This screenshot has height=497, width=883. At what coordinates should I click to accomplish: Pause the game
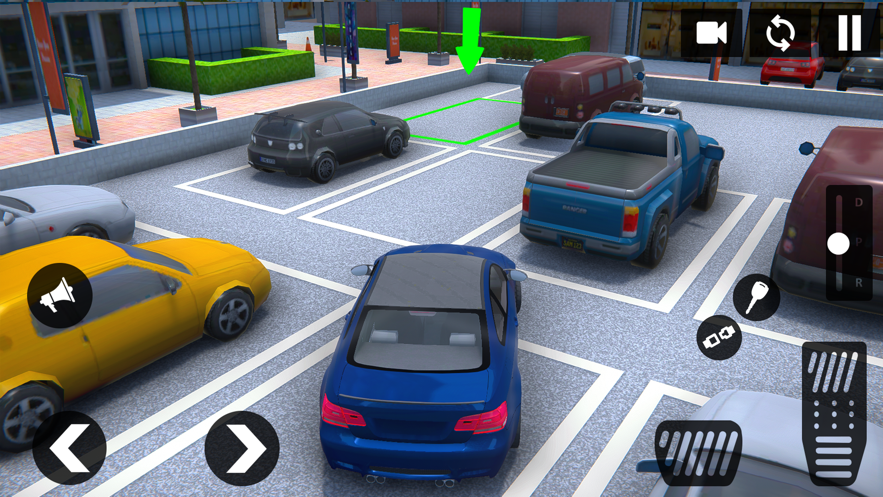pyautogui.click(x=849, y=34)
